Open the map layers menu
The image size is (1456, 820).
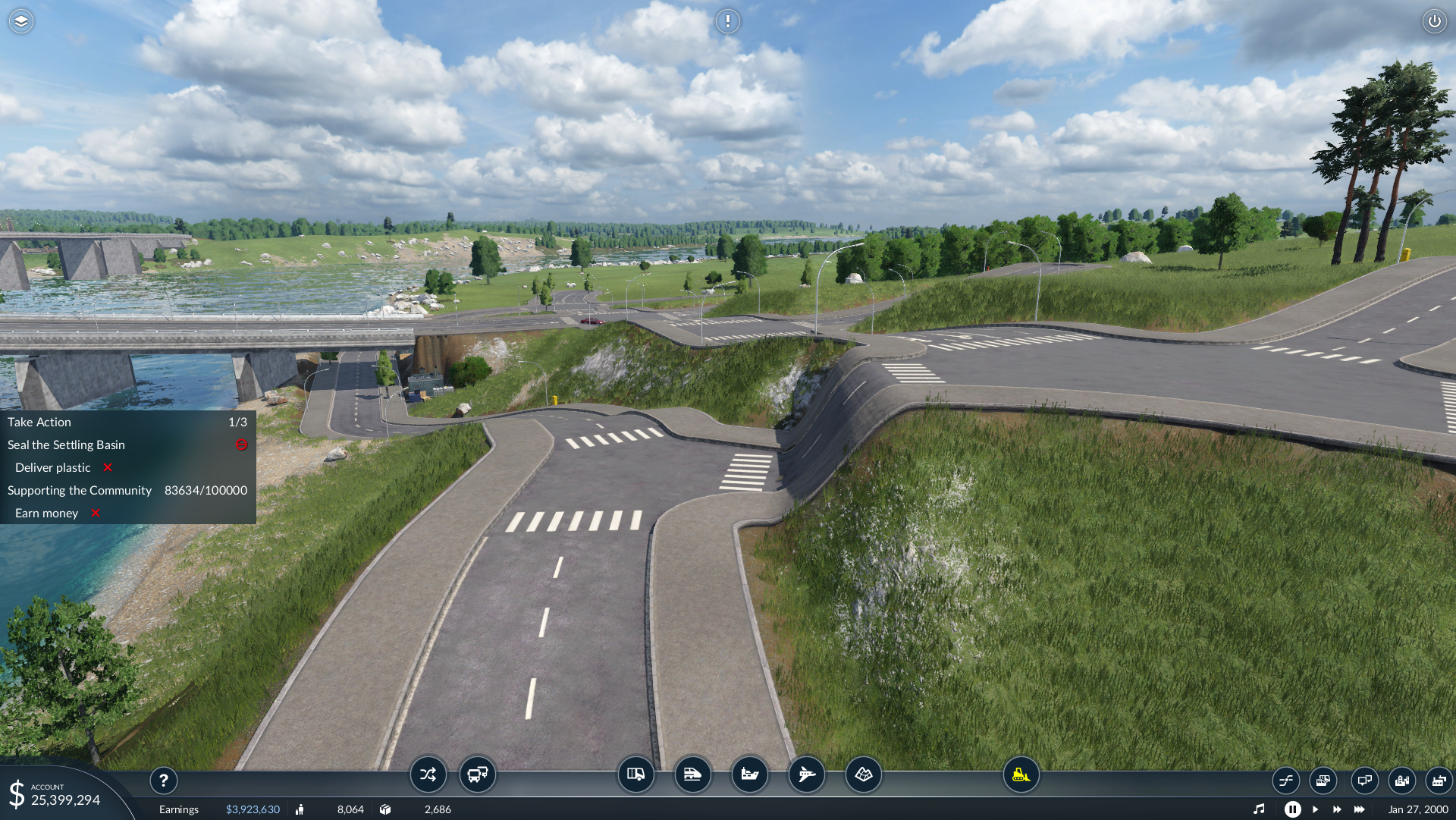pos(21,21)
